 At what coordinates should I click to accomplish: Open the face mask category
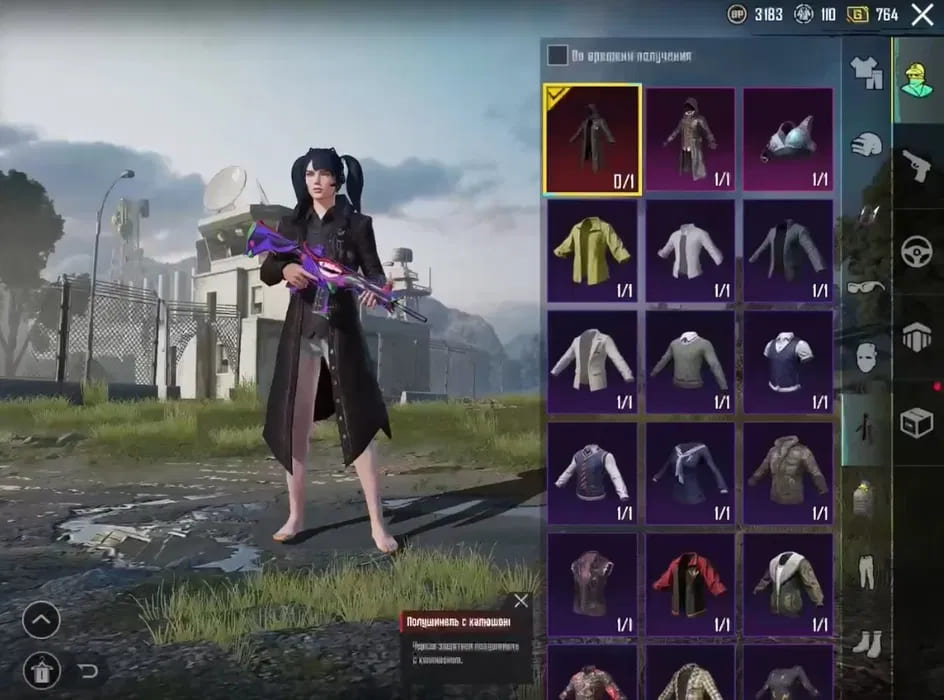(x=865, y=357)
